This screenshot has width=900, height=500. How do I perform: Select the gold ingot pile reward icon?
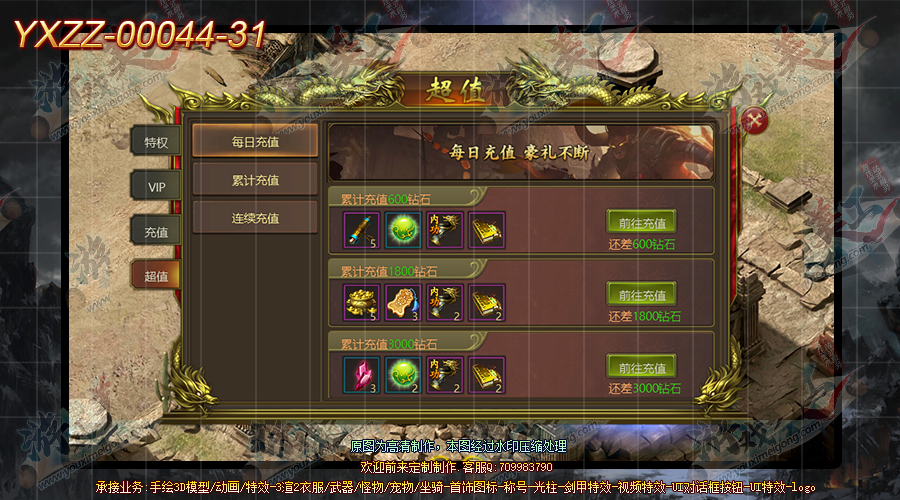click(359, 302)
